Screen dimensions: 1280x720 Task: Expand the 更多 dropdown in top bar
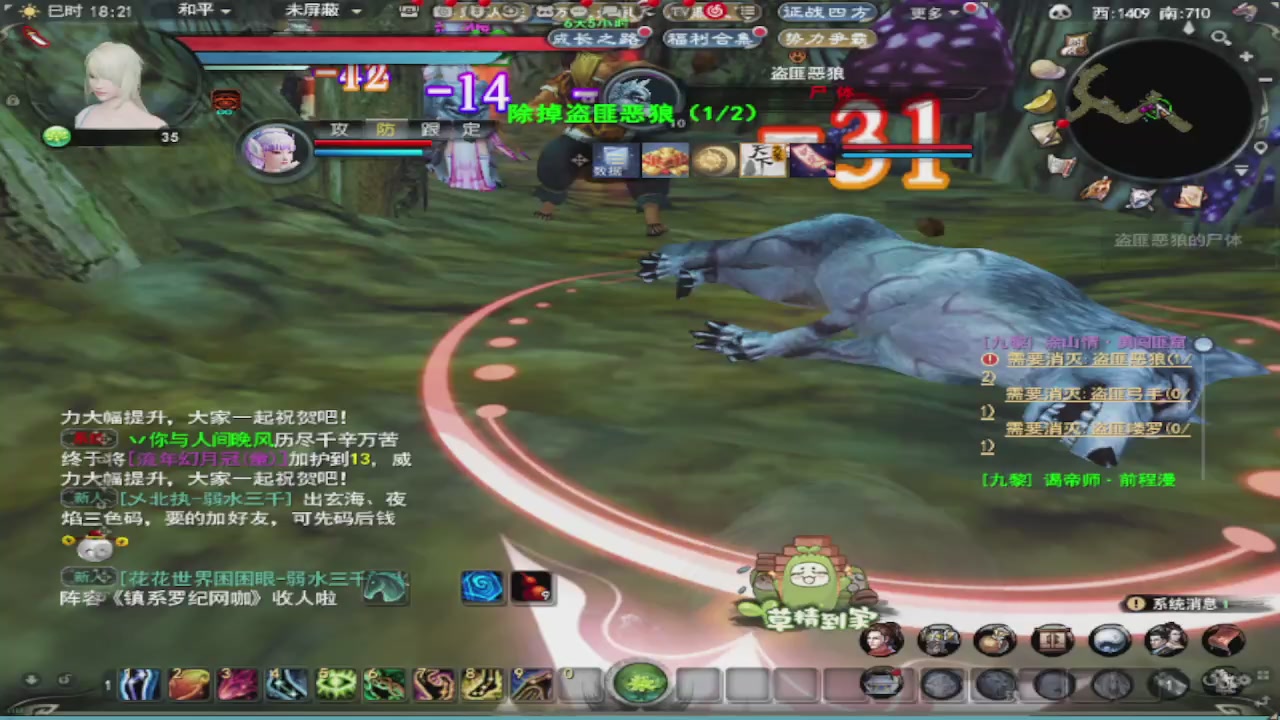click(945, 11)
